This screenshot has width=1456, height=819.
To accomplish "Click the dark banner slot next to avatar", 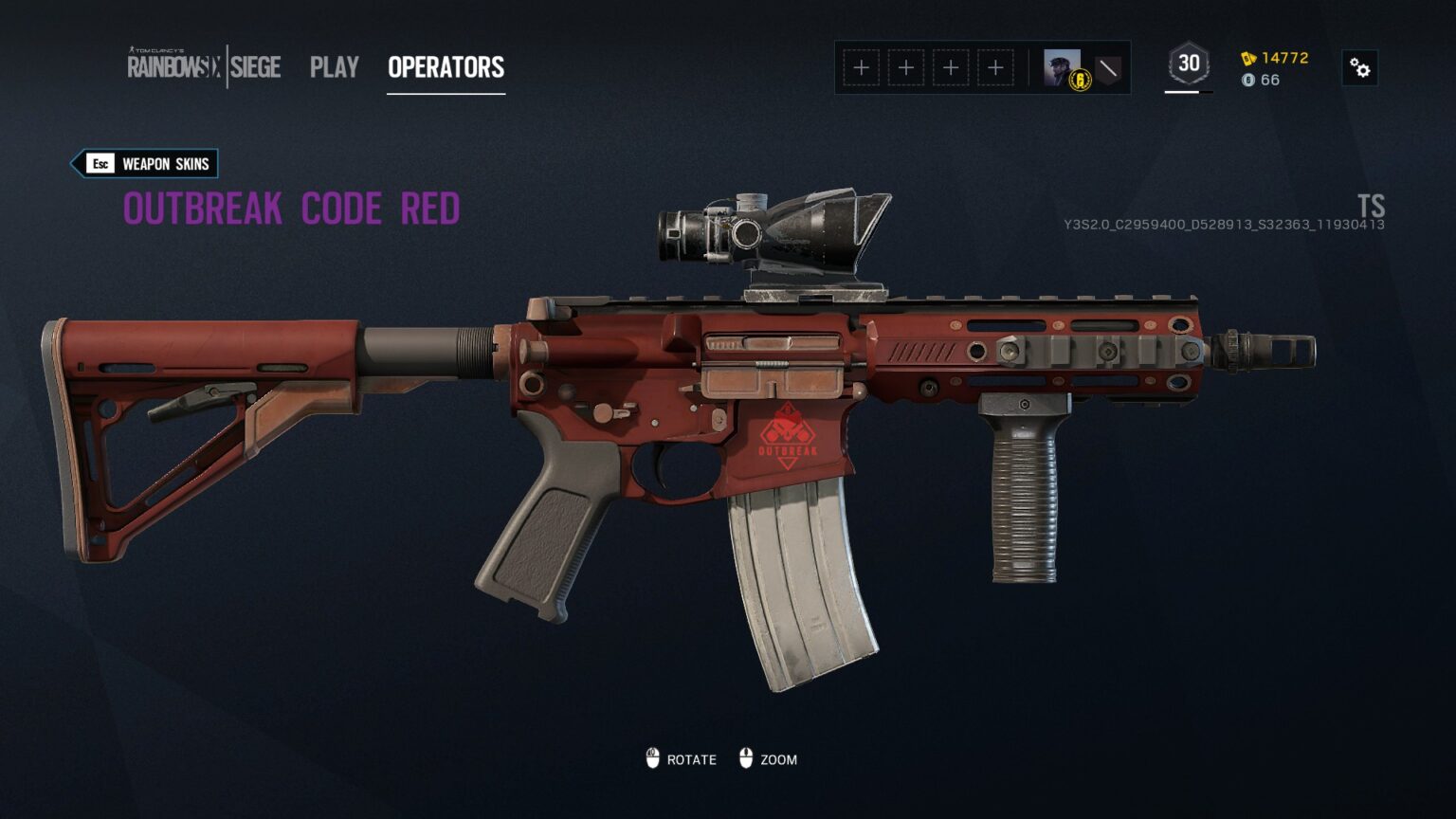I will pos(1110,67).
